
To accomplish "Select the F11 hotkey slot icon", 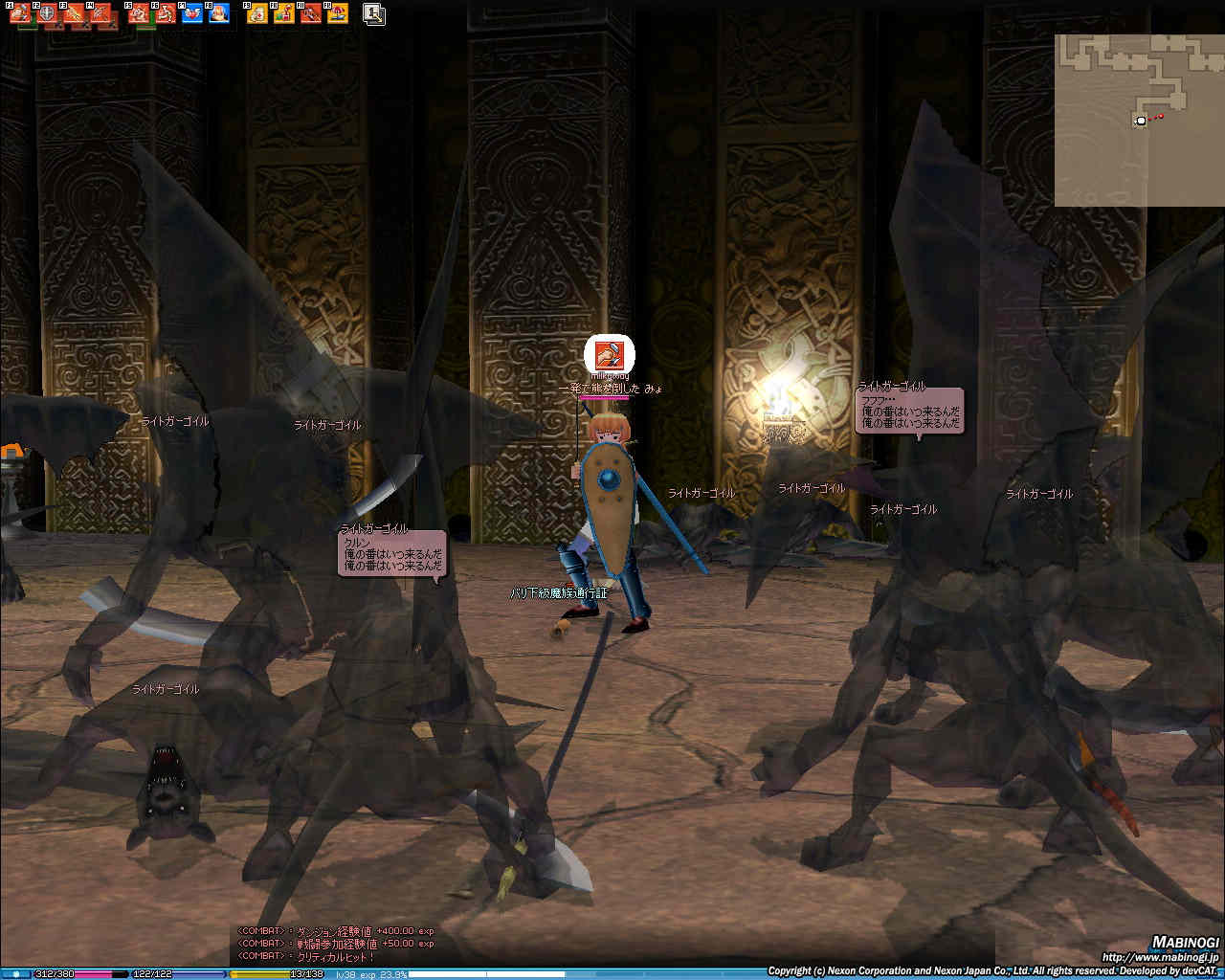I will (311, 14).
